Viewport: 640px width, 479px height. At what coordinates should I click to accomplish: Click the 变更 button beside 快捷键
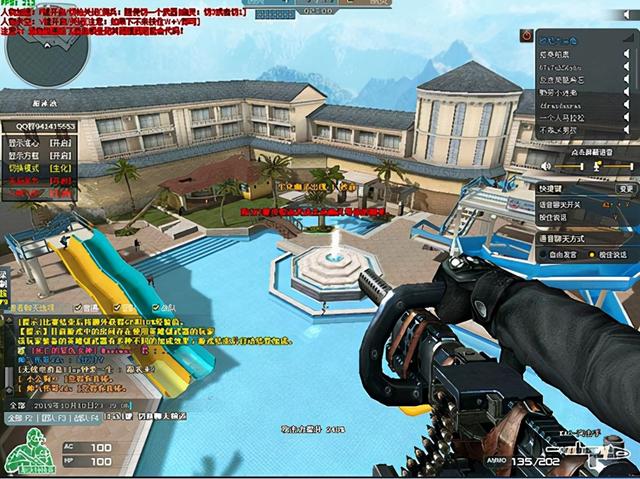coord(626,188)
